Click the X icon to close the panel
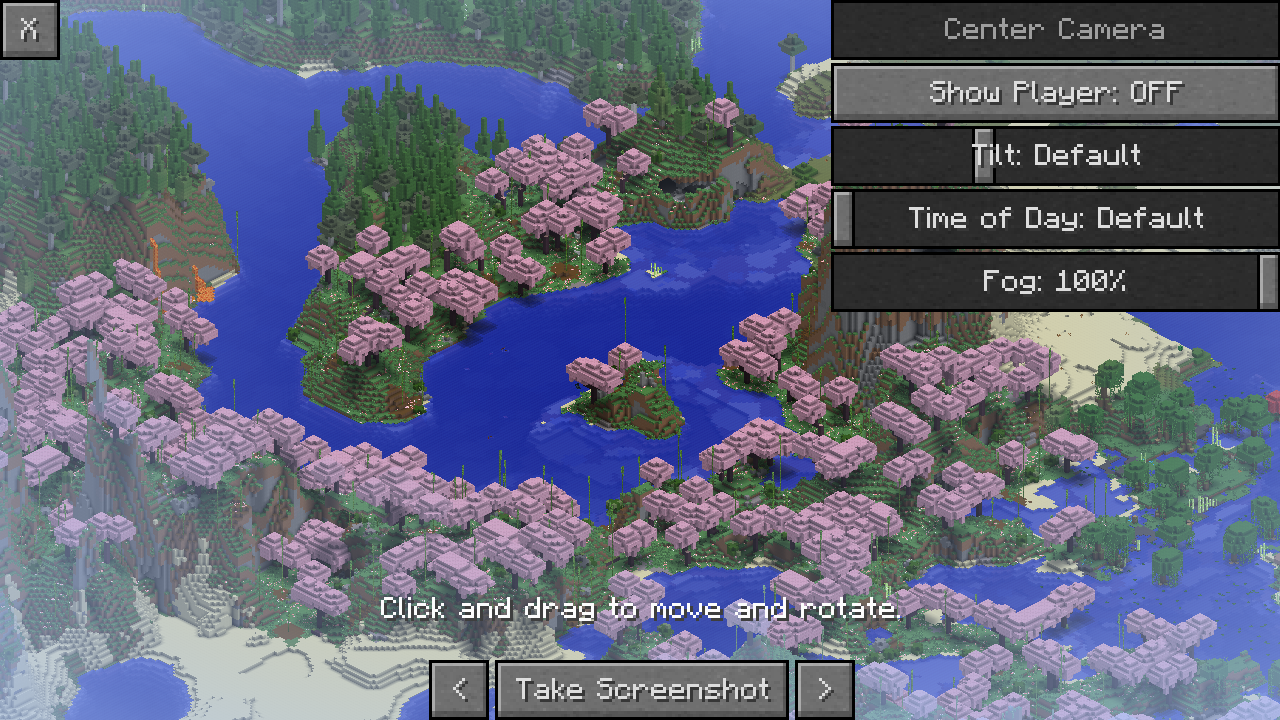 click(30, 29)
